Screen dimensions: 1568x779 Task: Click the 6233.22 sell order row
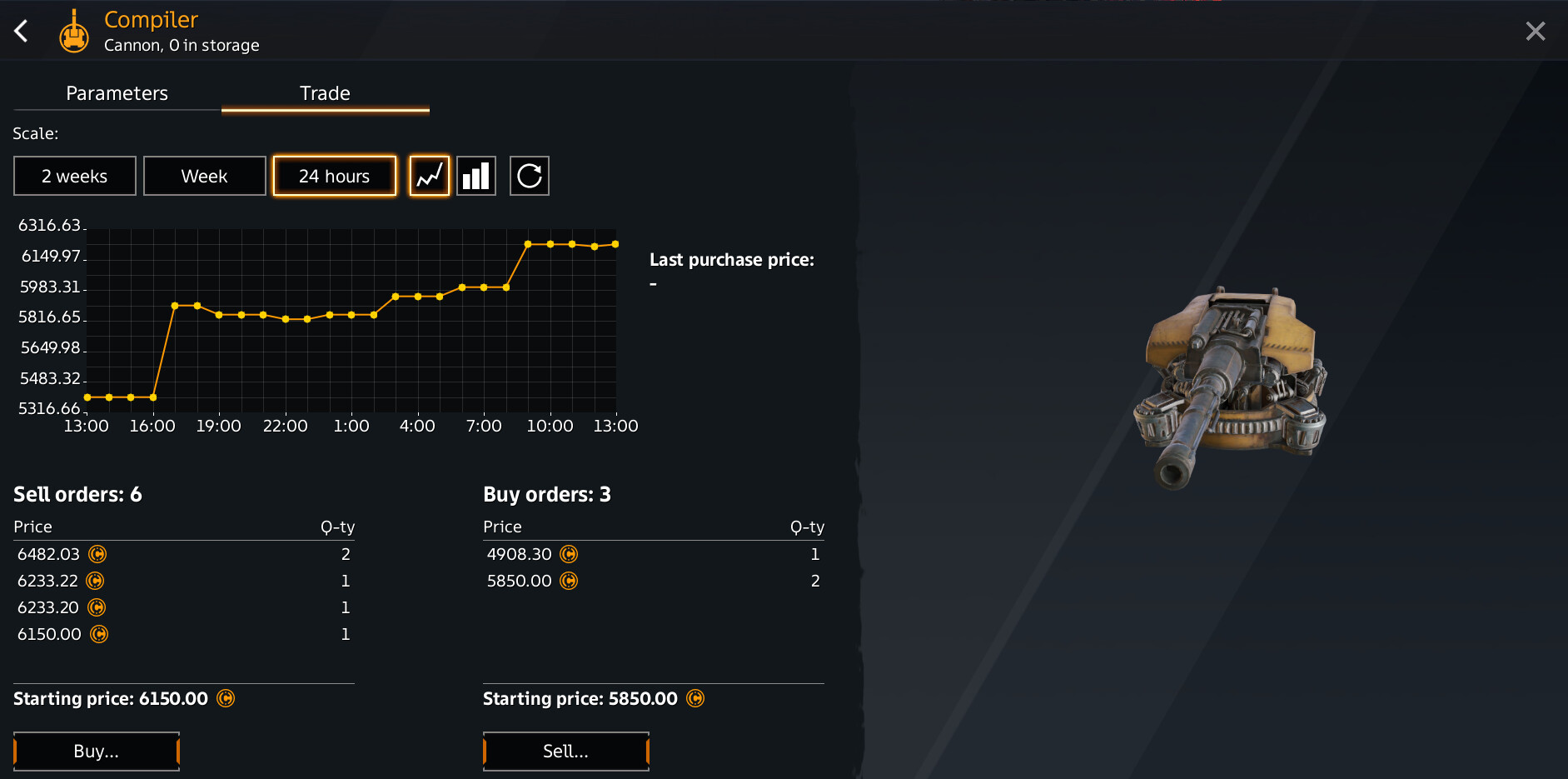[x=183, y=581]
